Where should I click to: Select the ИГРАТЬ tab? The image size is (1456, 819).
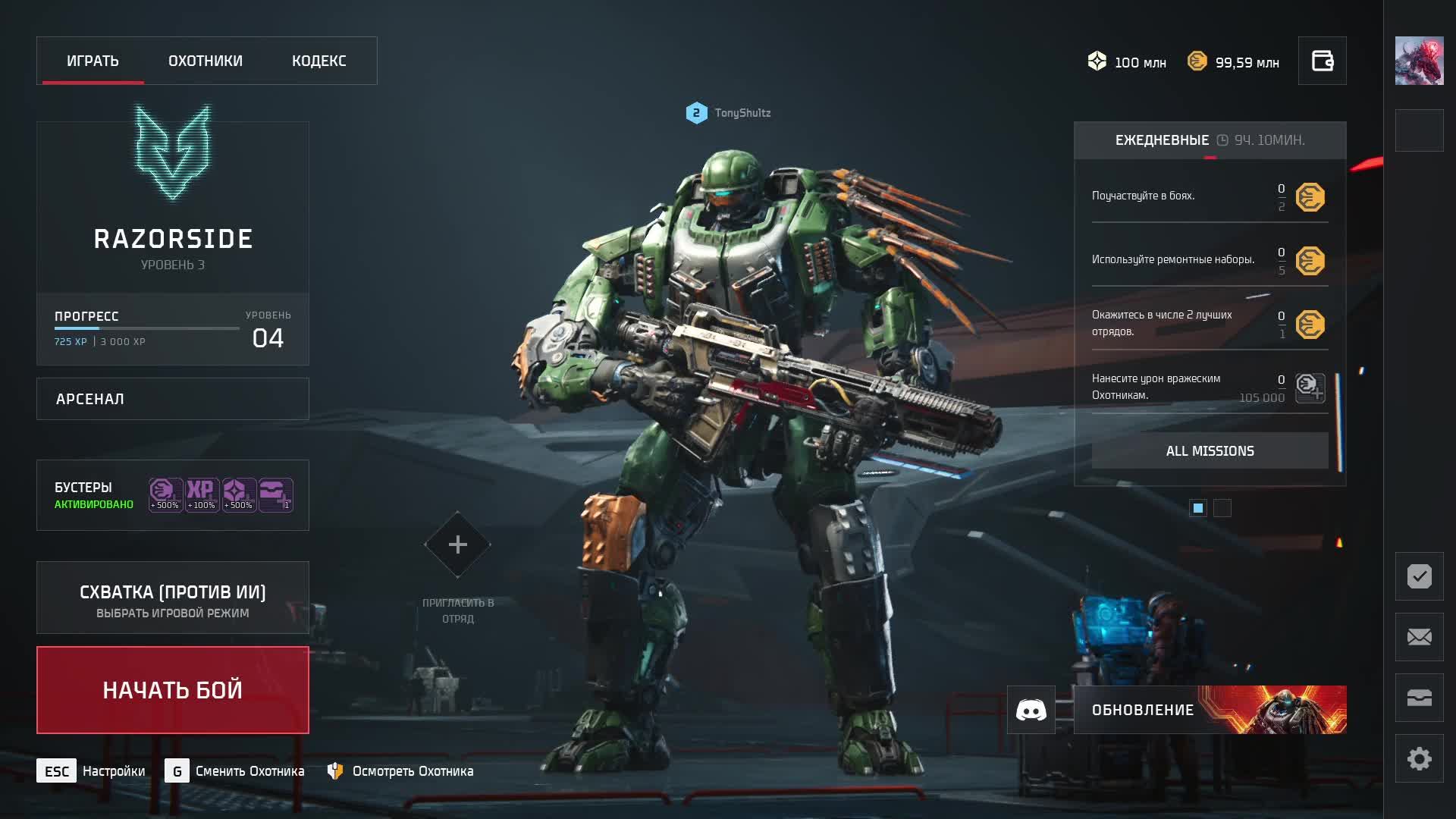(93, 61)
